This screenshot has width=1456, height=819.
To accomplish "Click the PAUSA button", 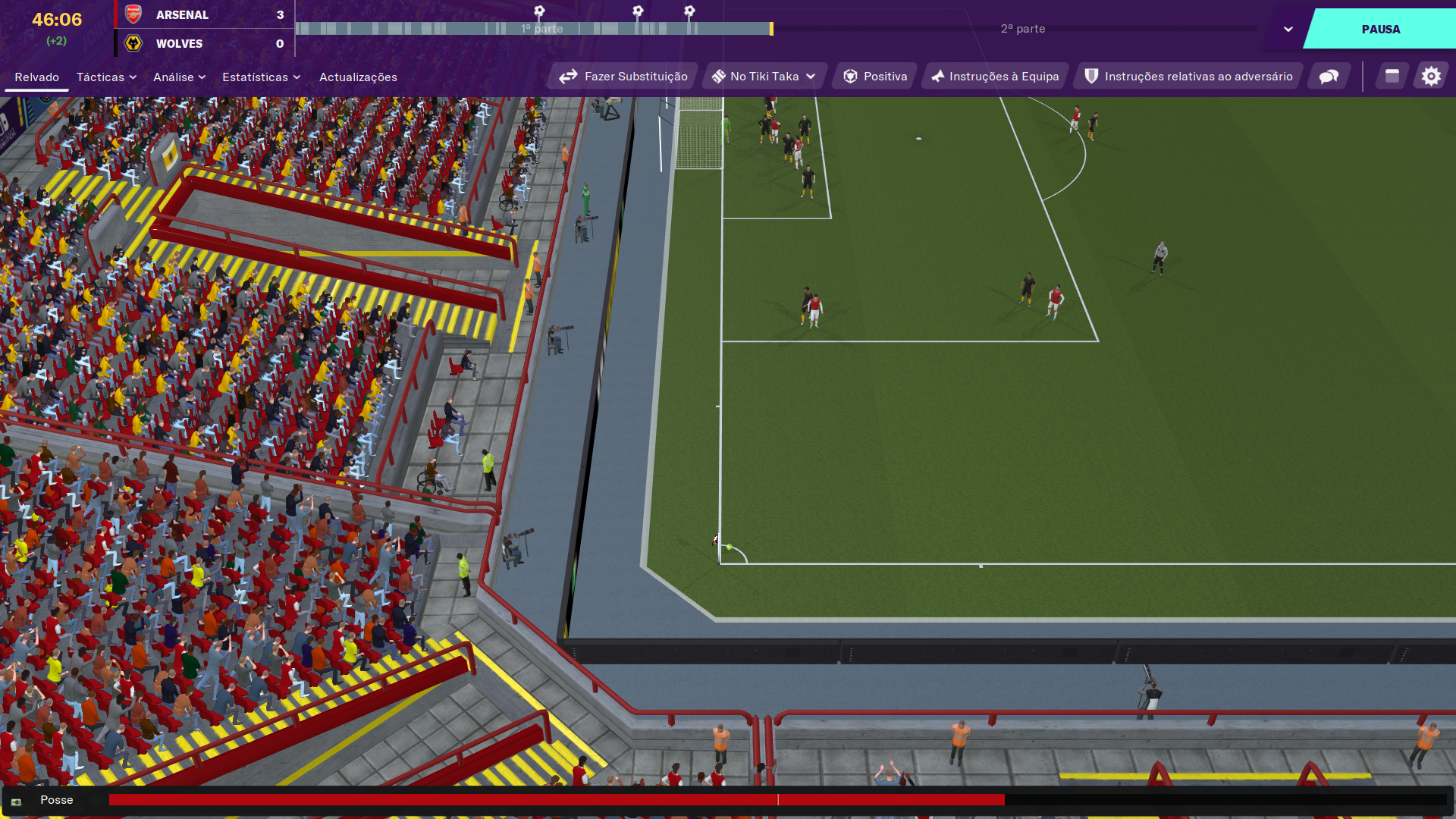I will (x=1380, y=29).
